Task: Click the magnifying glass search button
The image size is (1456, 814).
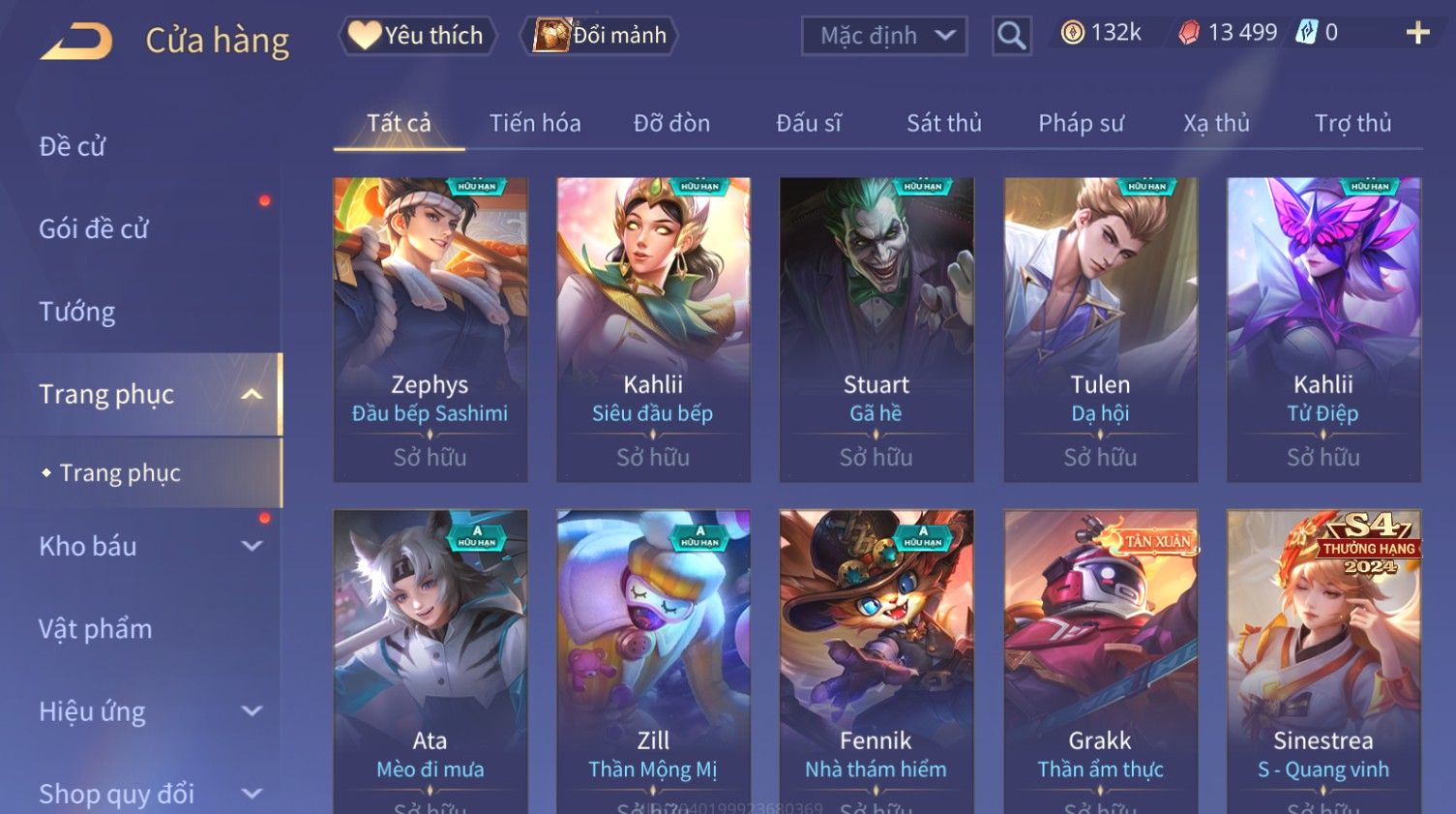Action: click(1011, 36)
